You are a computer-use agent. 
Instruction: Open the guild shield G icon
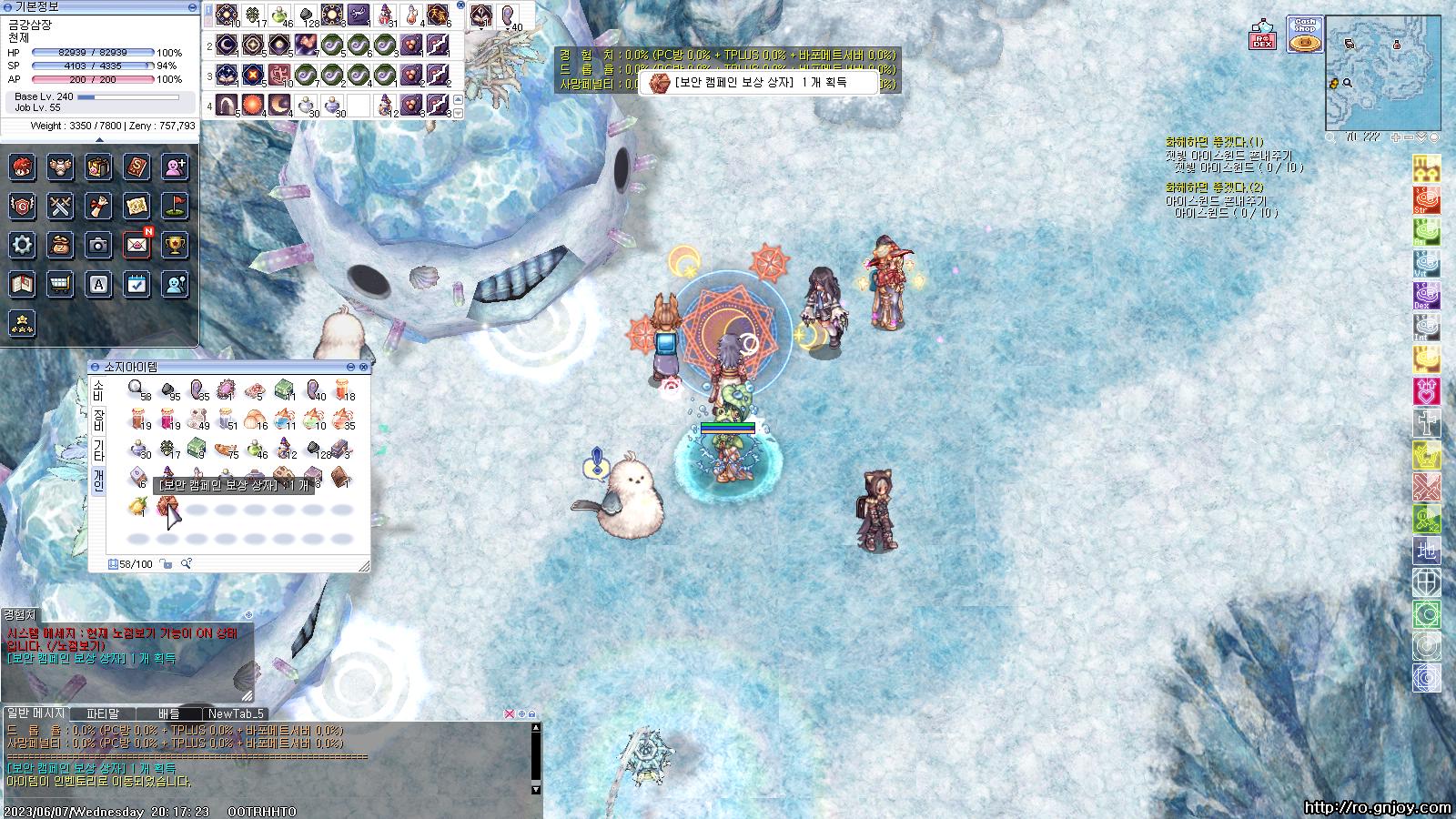coord(23,207)
